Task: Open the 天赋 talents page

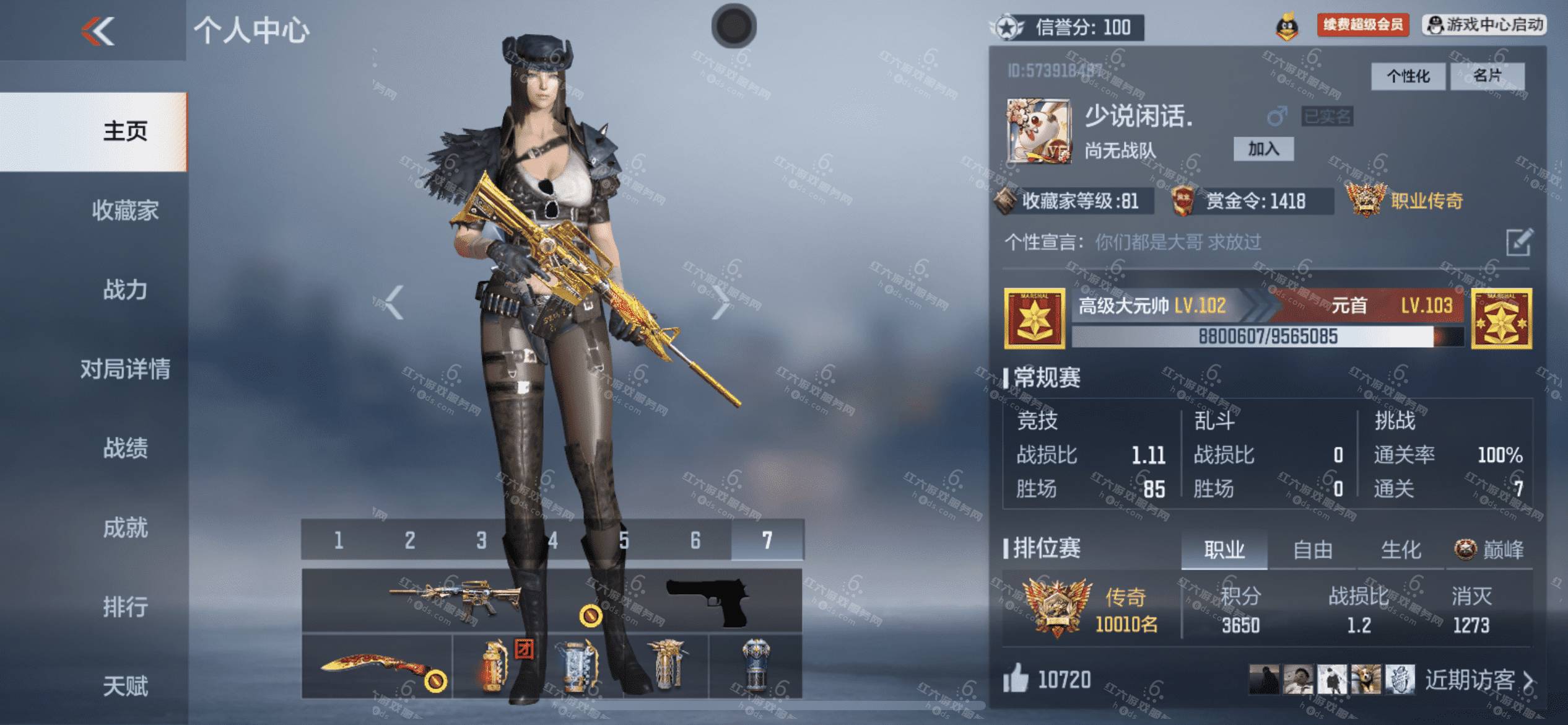Action: pyautogui.click(x=125, y=687)
